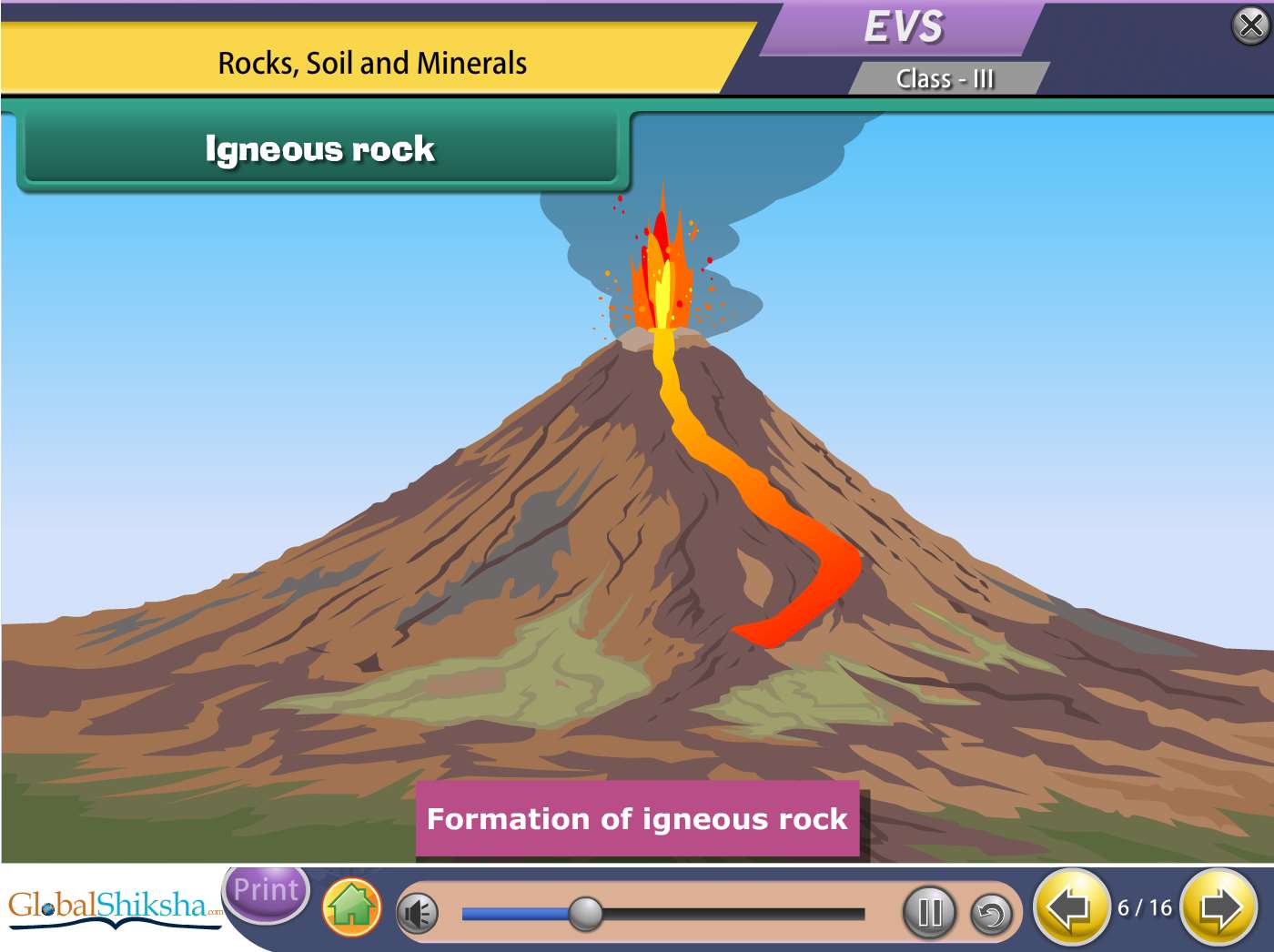Replay the current slide
1274x952 pixels.
coord(991,913)
